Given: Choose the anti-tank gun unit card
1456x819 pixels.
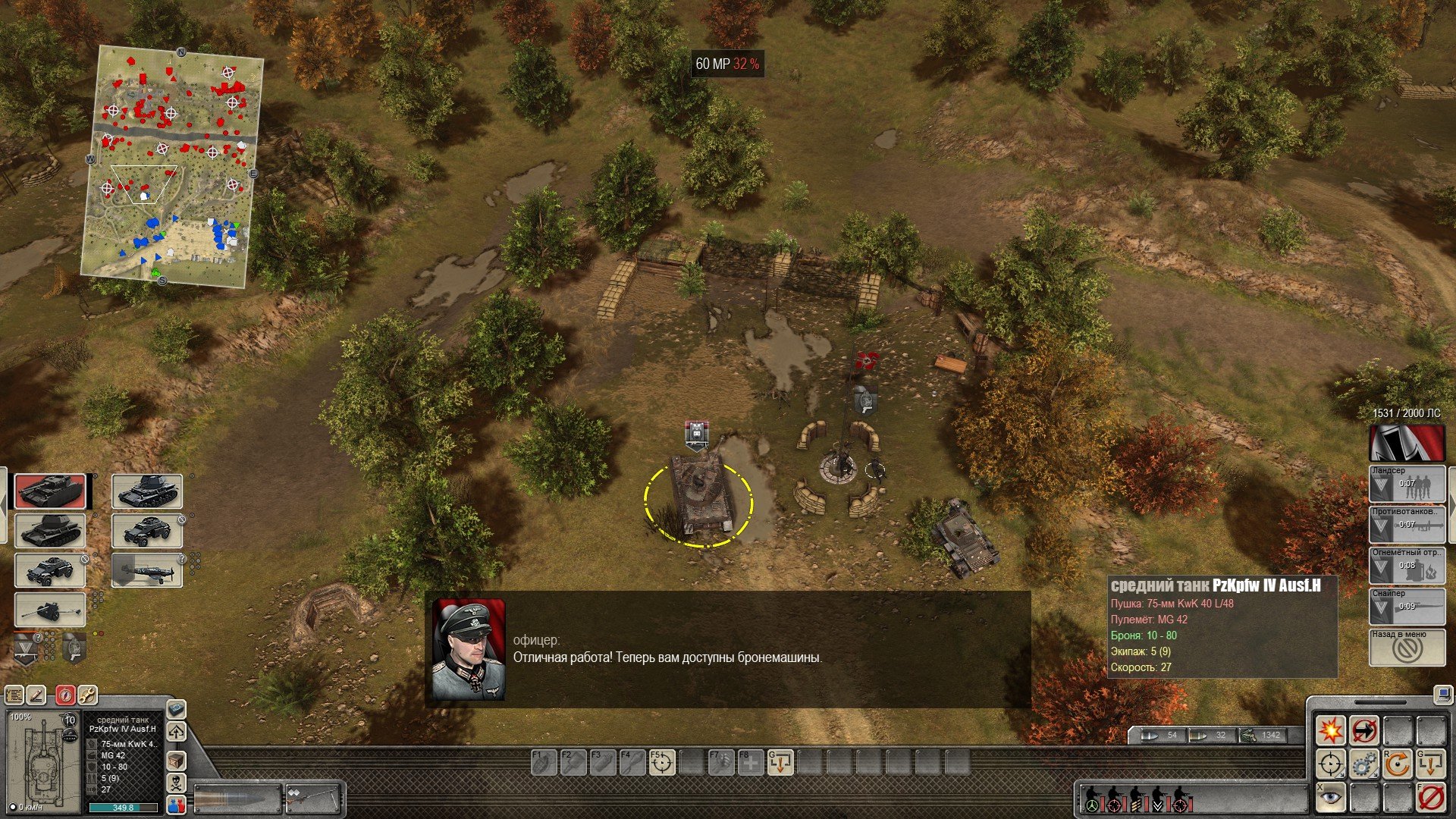Looking at the screenshot, I should (x=50, y=610).
